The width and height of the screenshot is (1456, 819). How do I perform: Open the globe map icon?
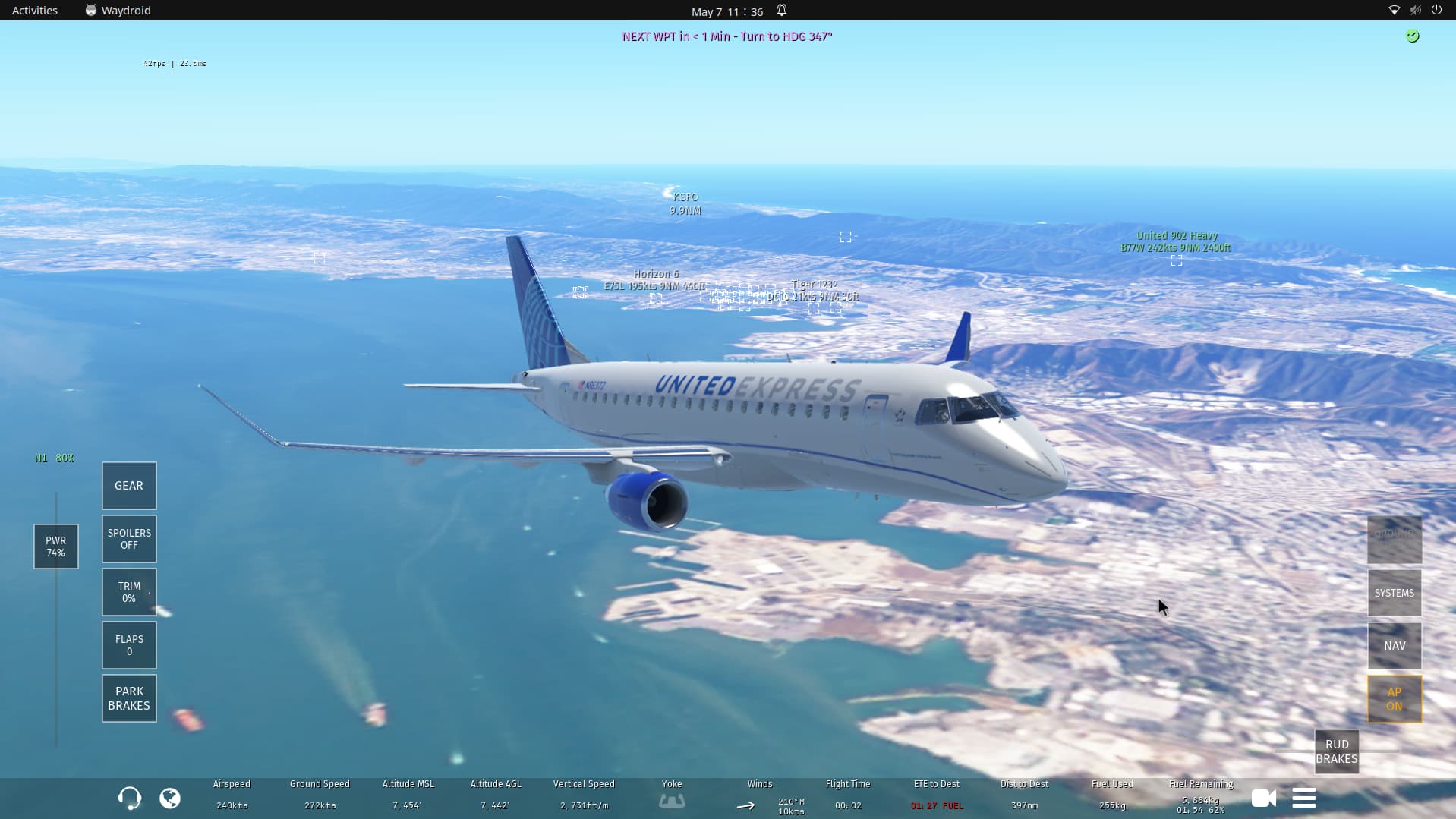(170, 798)
